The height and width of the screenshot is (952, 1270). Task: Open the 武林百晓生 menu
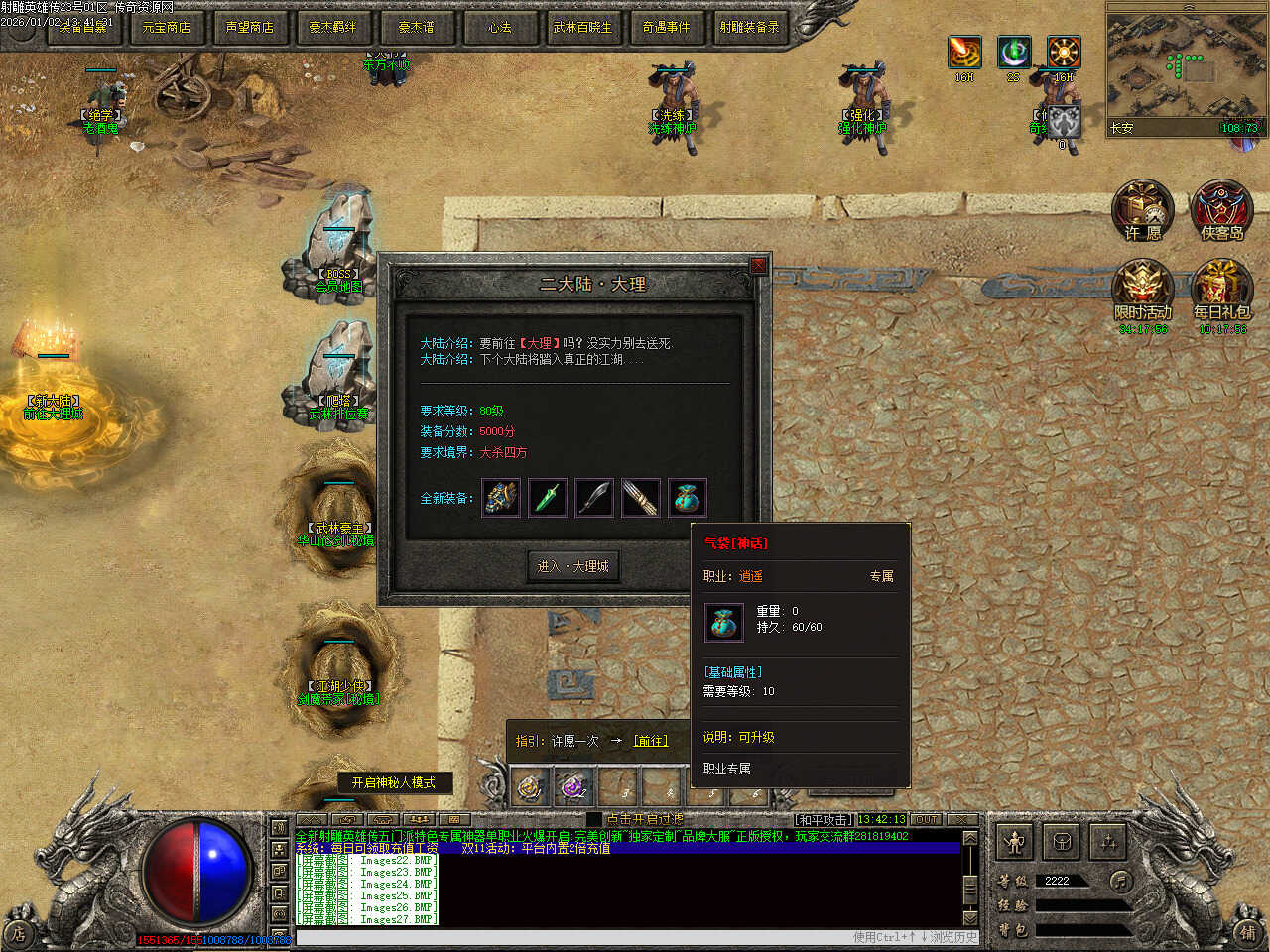582,27
